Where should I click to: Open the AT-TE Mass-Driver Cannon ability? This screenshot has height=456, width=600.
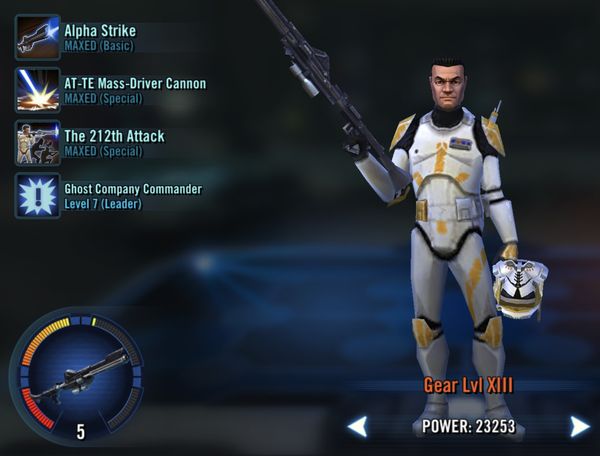[x=38, y=90]
